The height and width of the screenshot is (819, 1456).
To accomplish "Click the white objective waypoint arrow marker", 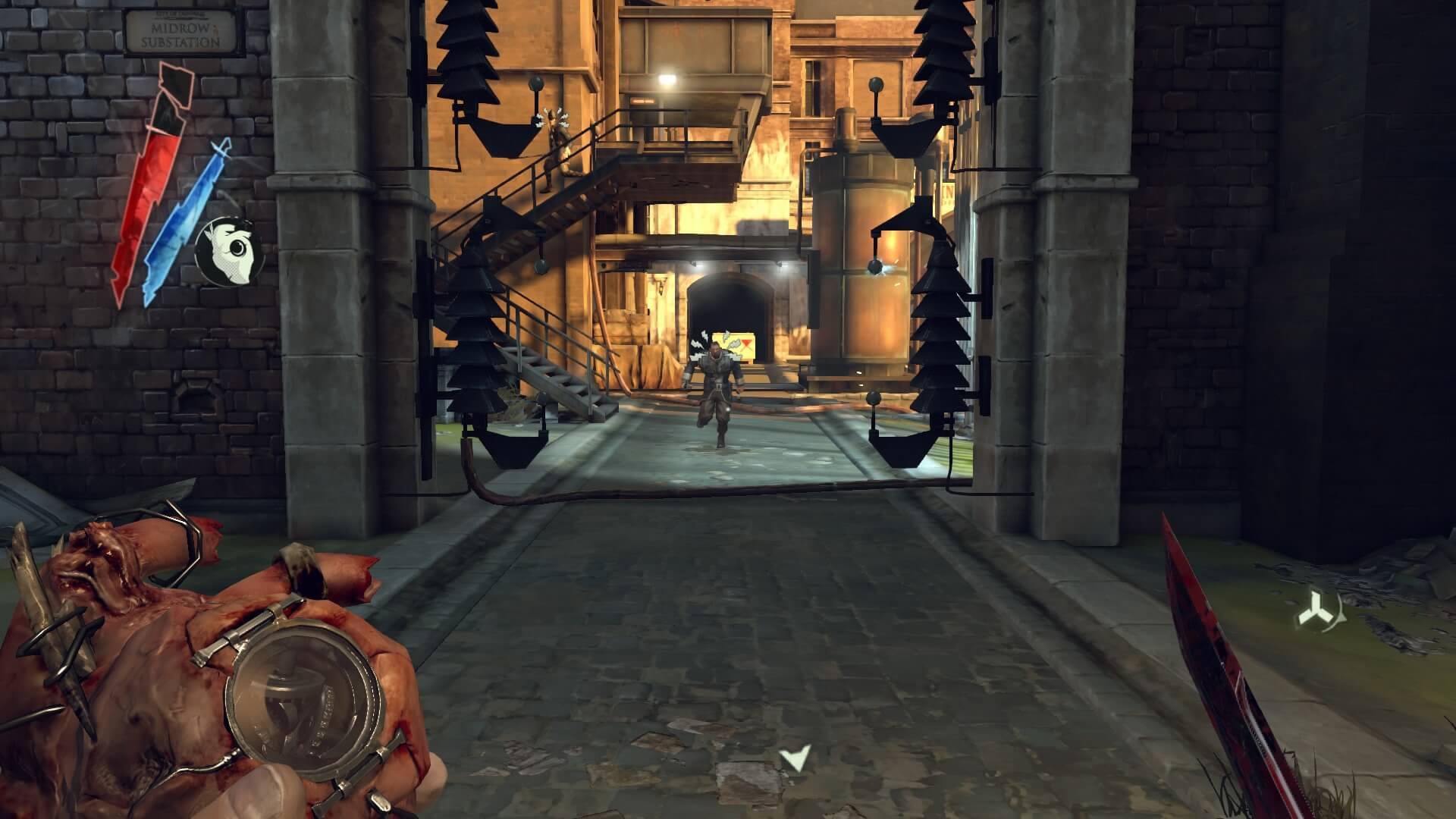I will coord(795,758).
